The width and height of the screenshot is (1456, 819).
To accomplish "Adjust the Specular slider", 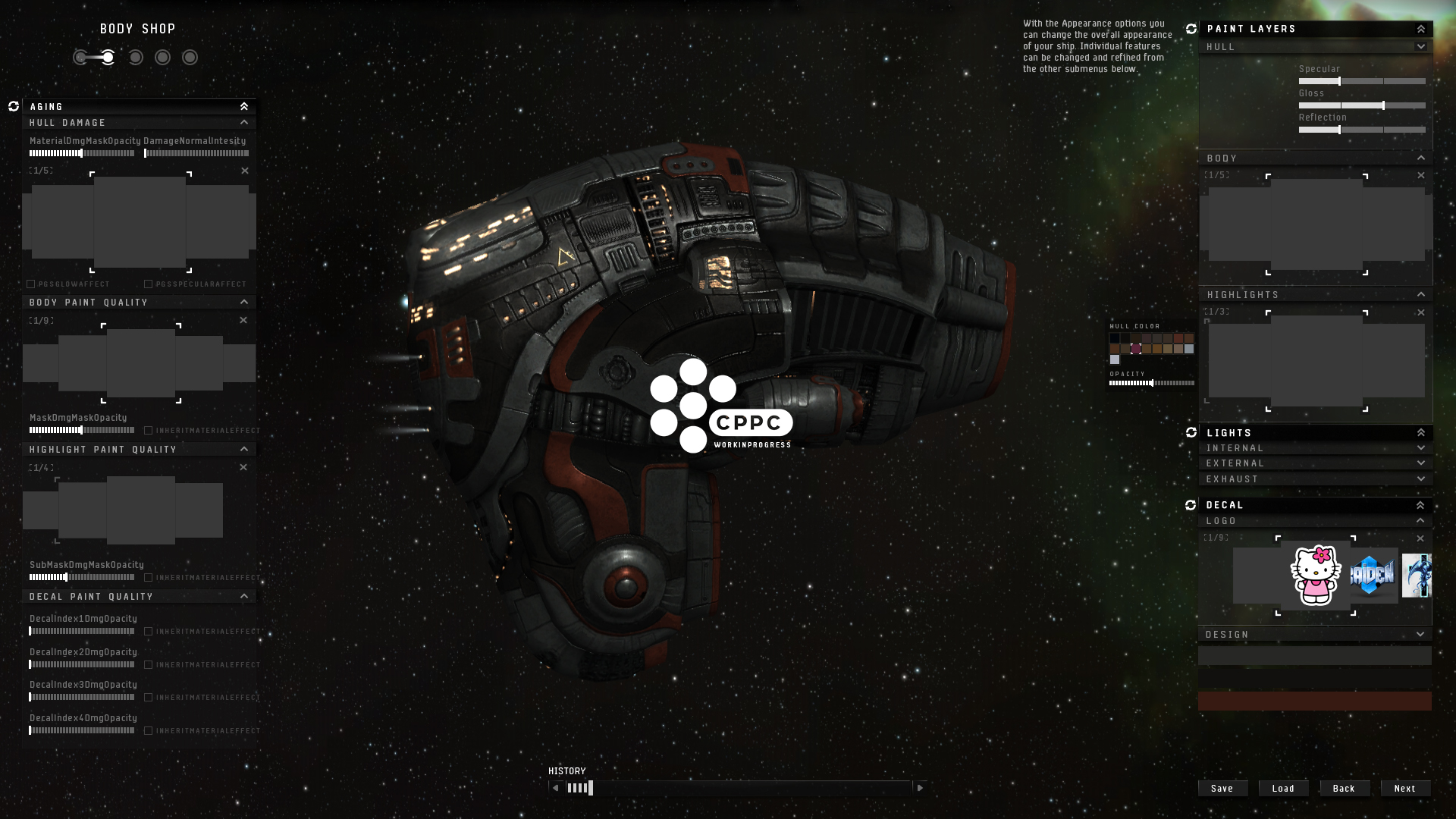I will [x=1339, y=81].
